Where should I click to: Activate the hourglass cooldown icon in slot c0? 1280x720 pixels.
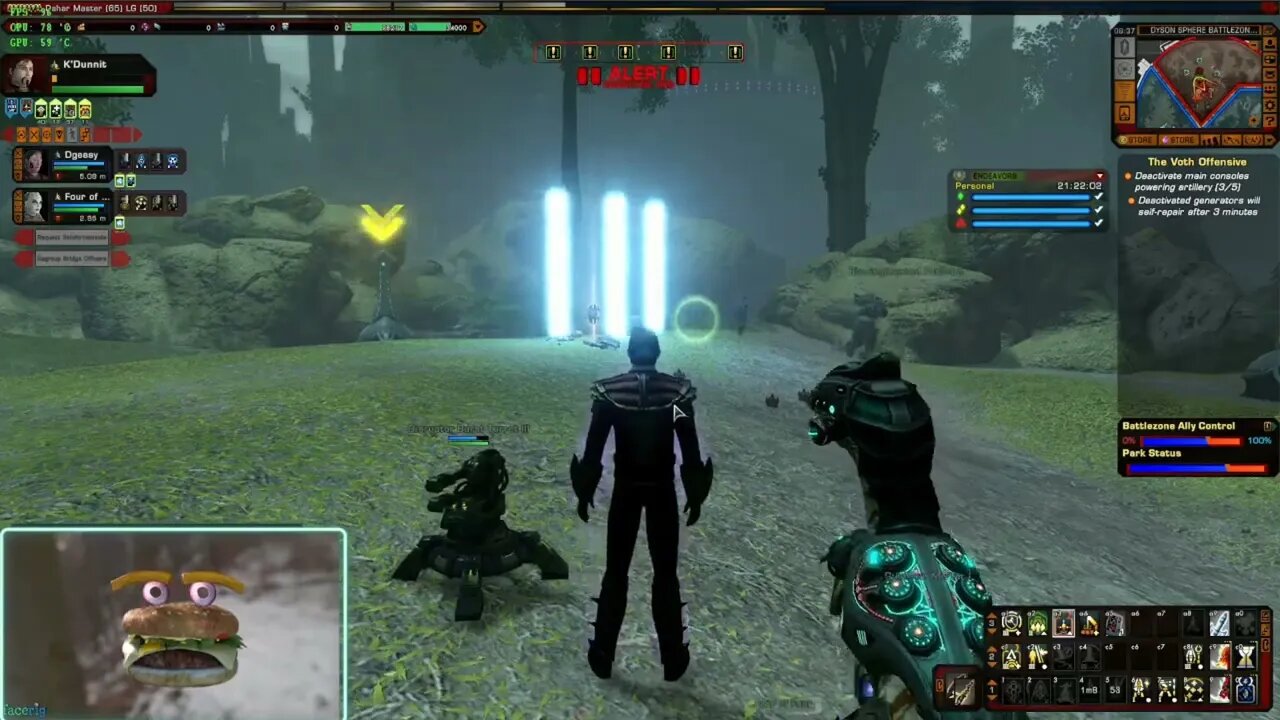[x=1246, y=656]
